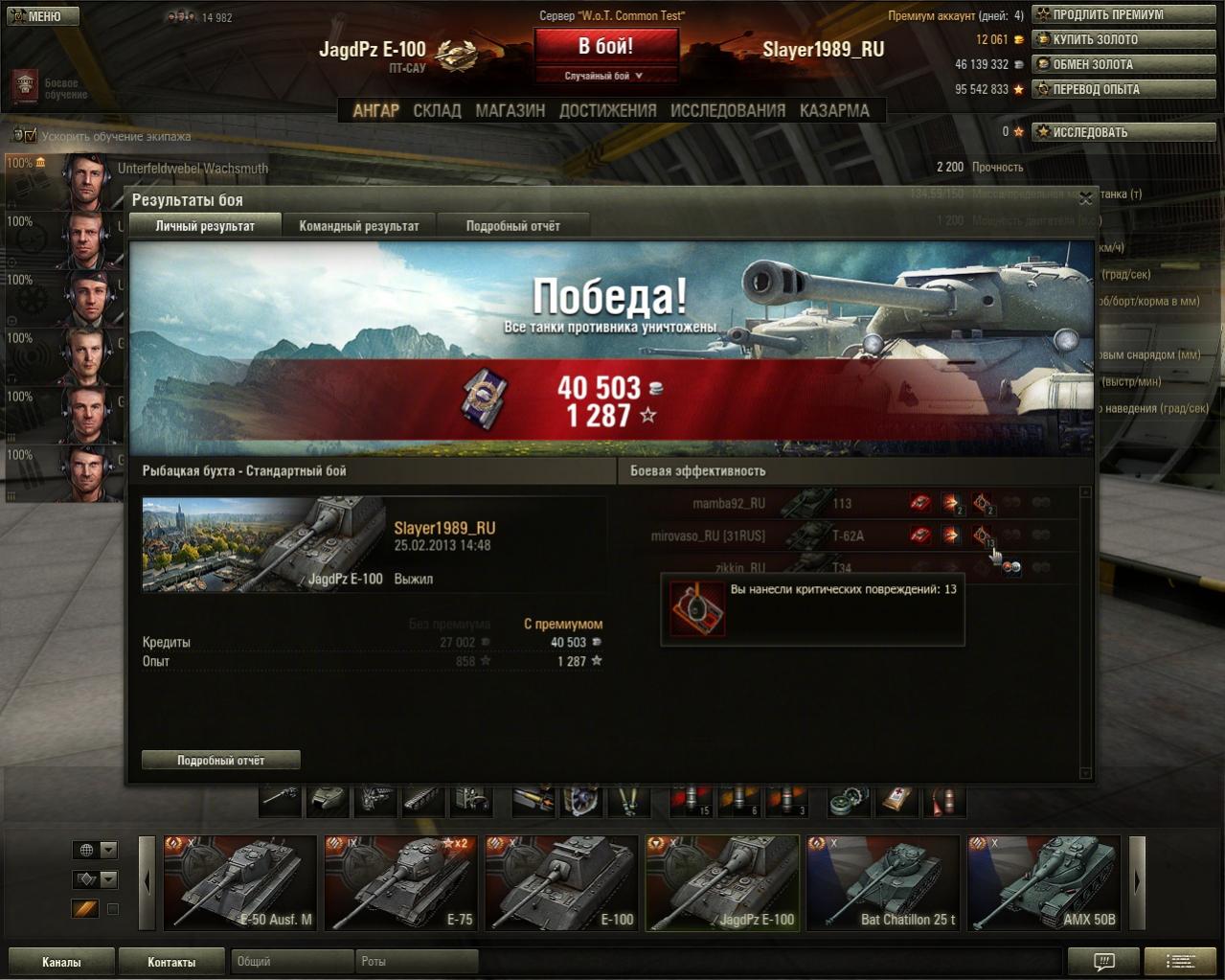The width and height of the screenshot is (1225, 980).
Task: Click ПРОДЛИТЬ ПРЕМИУМ button
Action: [x=1123, y=14]
